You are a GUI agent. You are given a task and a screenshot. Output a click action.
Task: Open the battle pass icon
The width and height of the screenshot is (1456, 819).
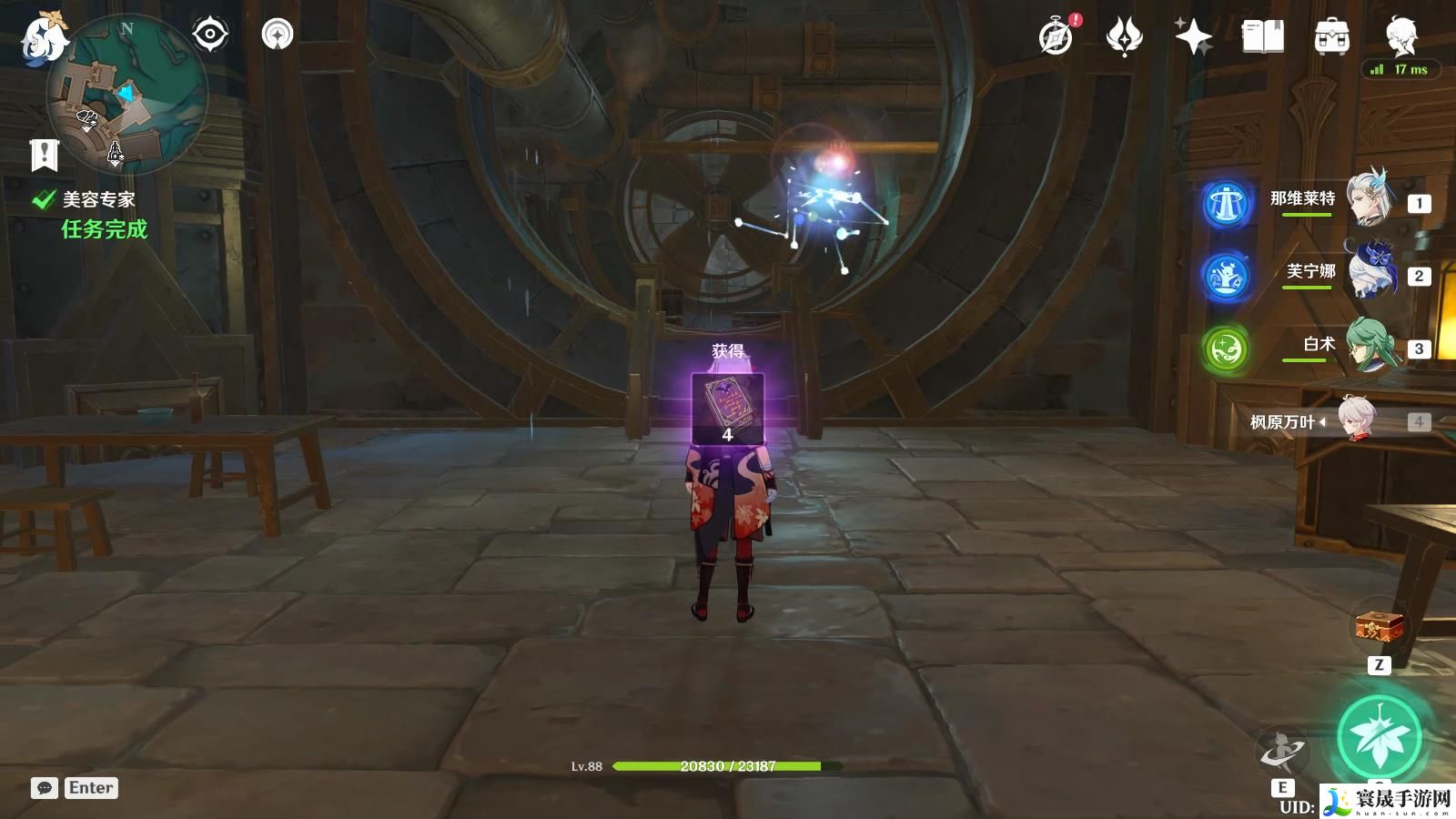pyautogui.click(x=1125, y=37)
